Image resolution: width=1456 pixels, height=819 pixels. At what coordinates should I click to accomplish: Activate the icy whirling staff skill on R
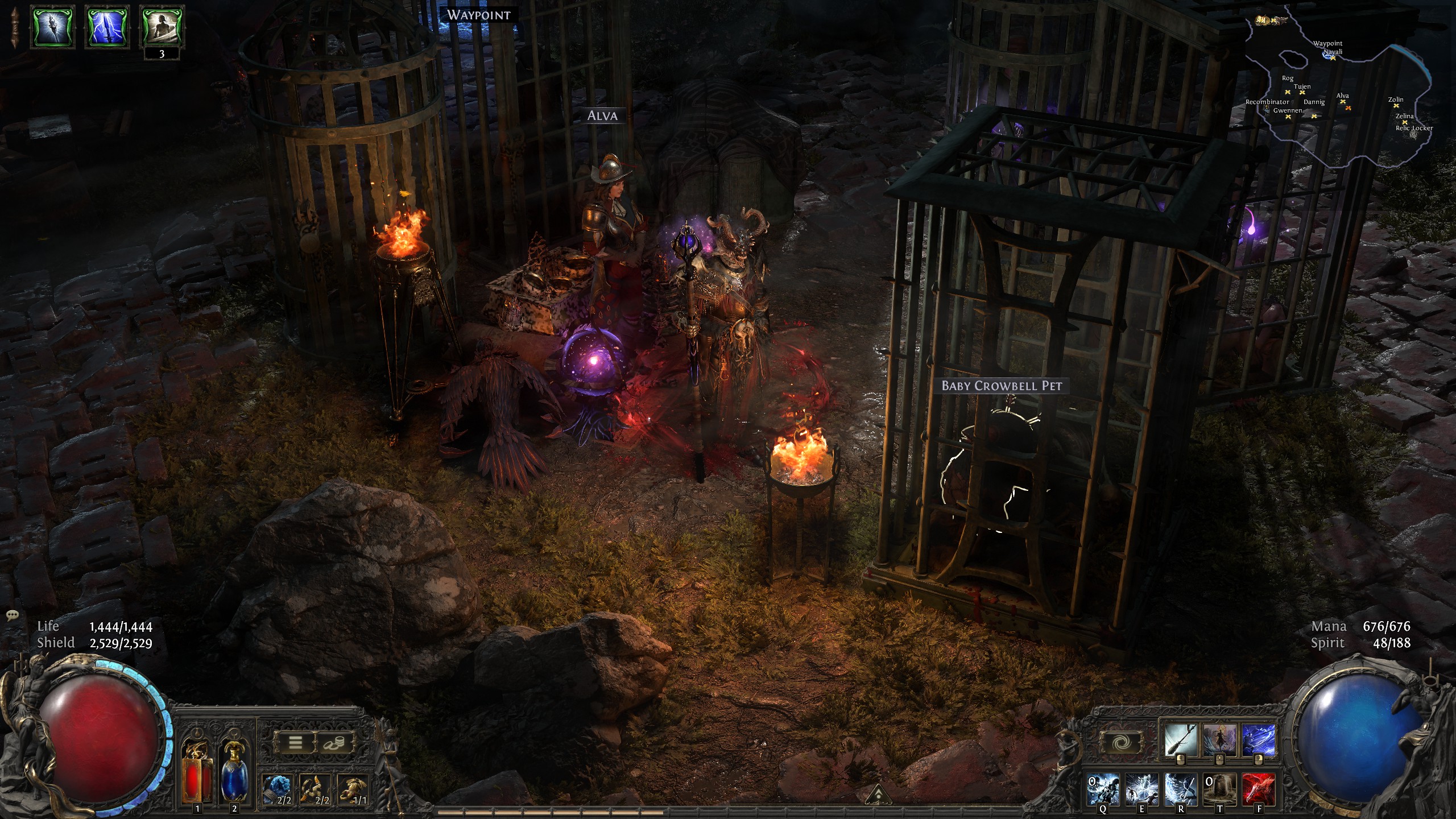click(1181, 789)
